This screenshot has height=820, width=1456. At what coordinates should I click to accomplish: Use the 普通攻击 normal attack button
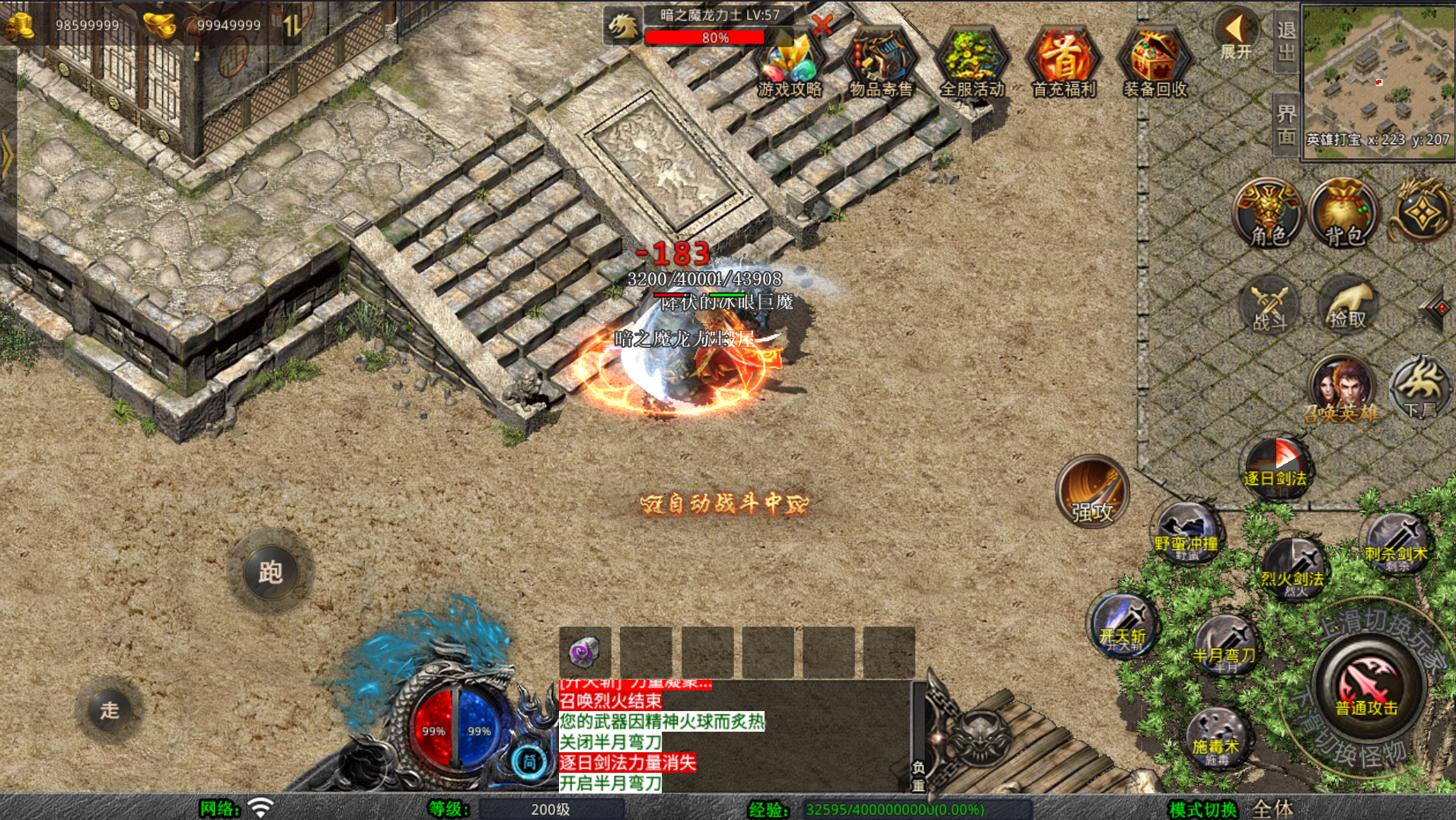point(1367,687)
